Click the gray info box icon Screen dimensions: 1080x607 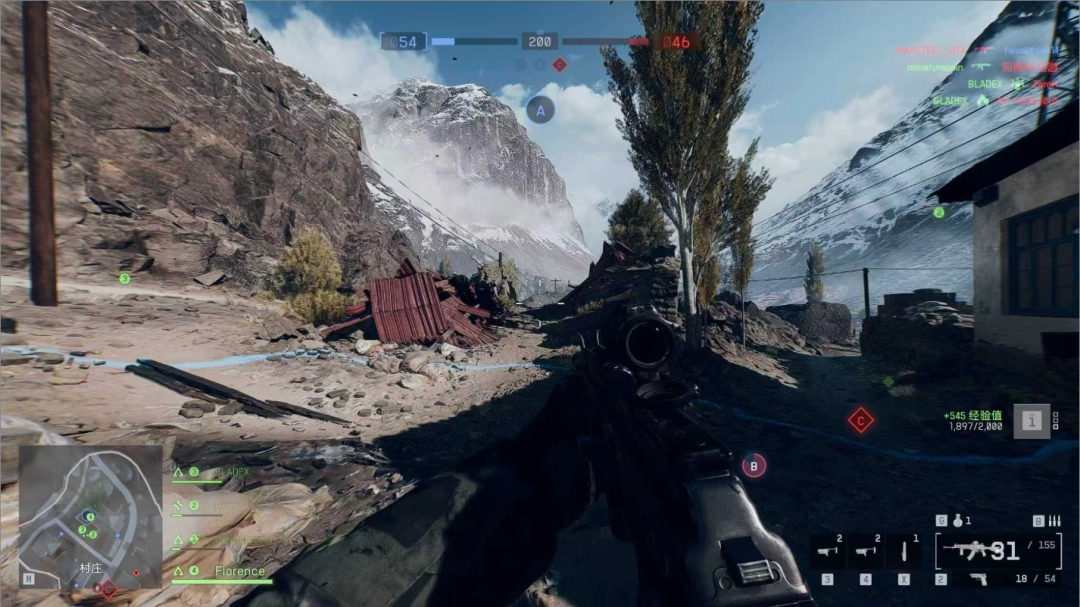tap(1031, 421)
